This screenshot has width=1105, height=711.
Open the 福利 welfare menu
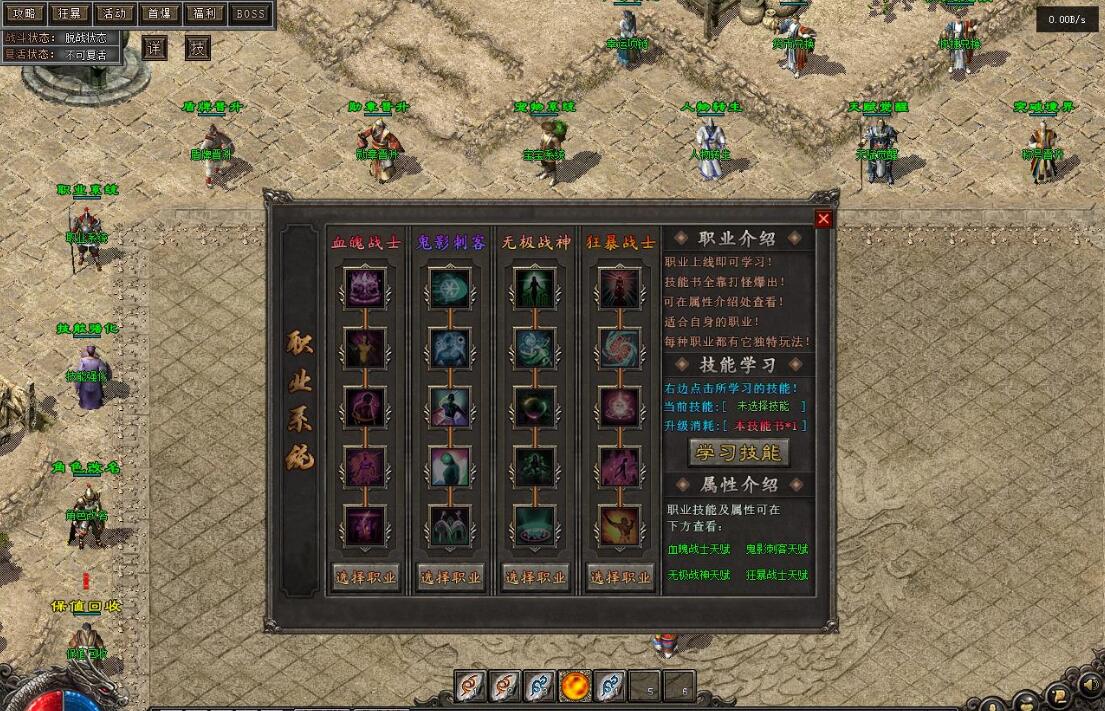206,14
